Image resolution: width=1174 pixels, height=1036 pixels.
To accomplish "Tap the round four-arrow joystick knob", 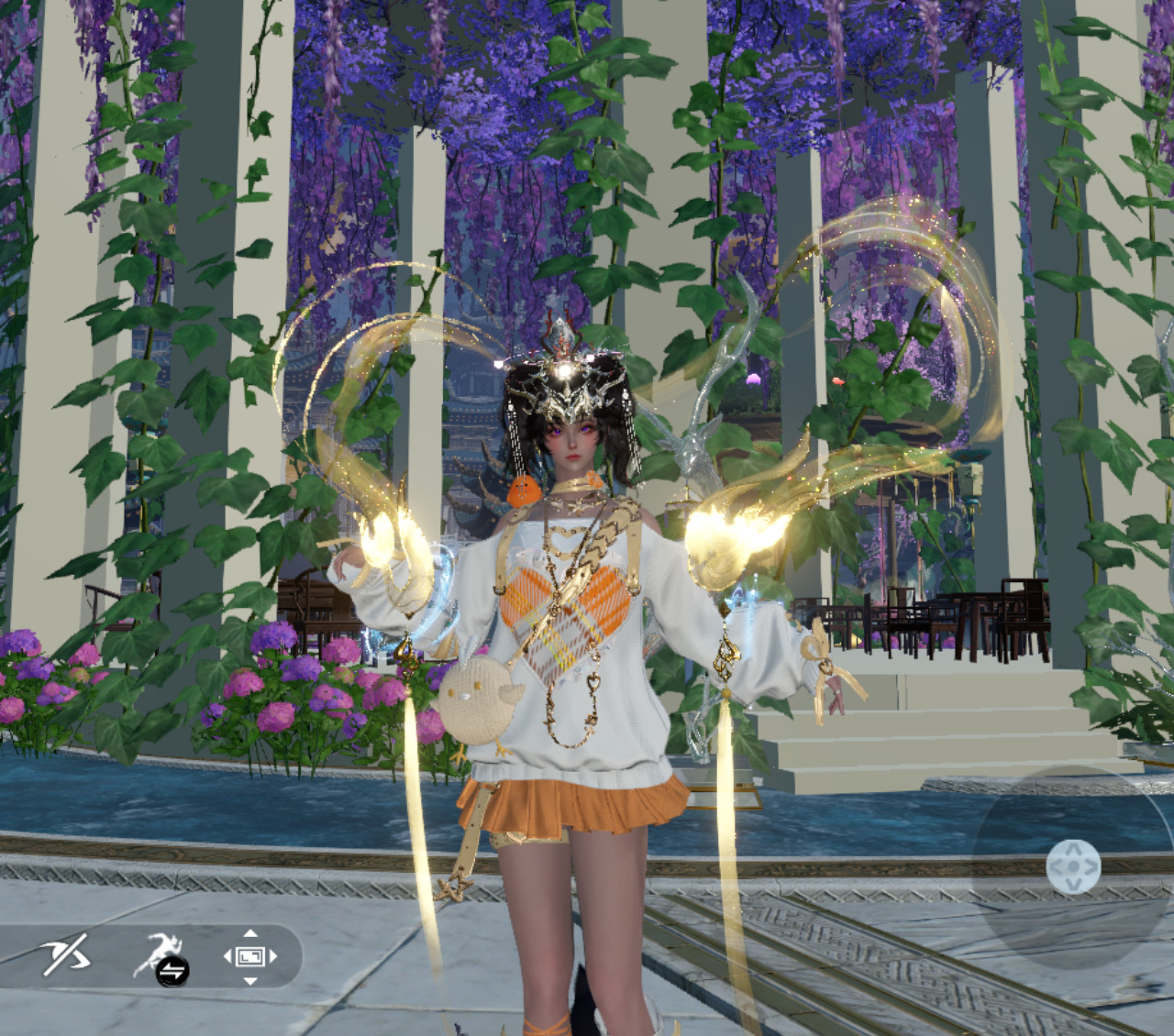I will coord(1072,866).
